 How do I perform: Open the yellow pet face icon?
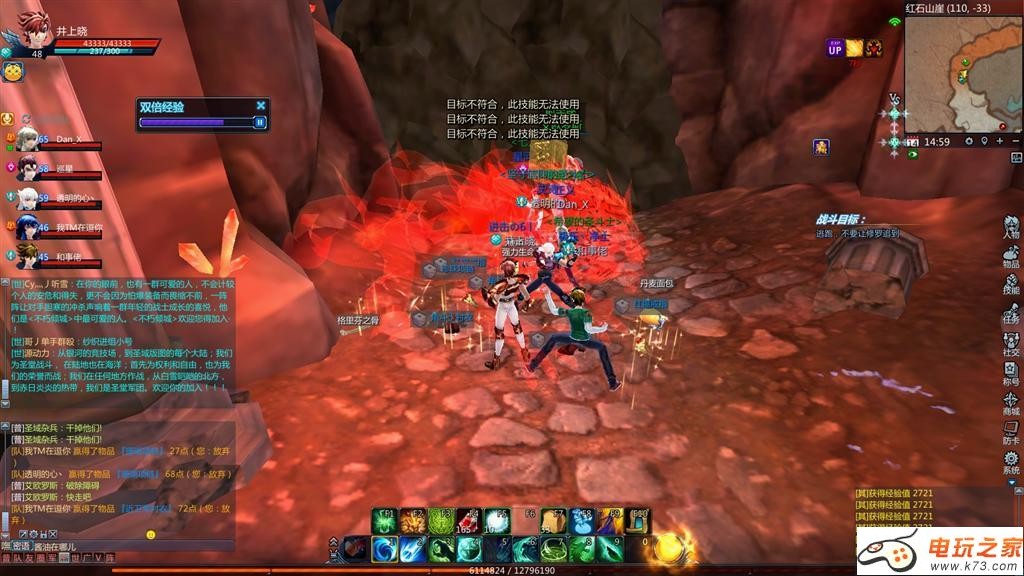point(12,72)
